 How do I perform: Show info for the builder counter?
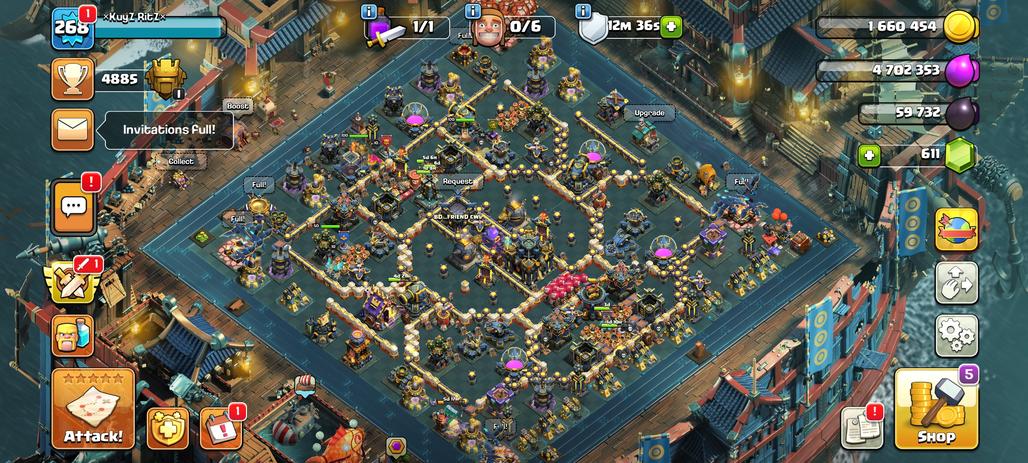[473, 12]
